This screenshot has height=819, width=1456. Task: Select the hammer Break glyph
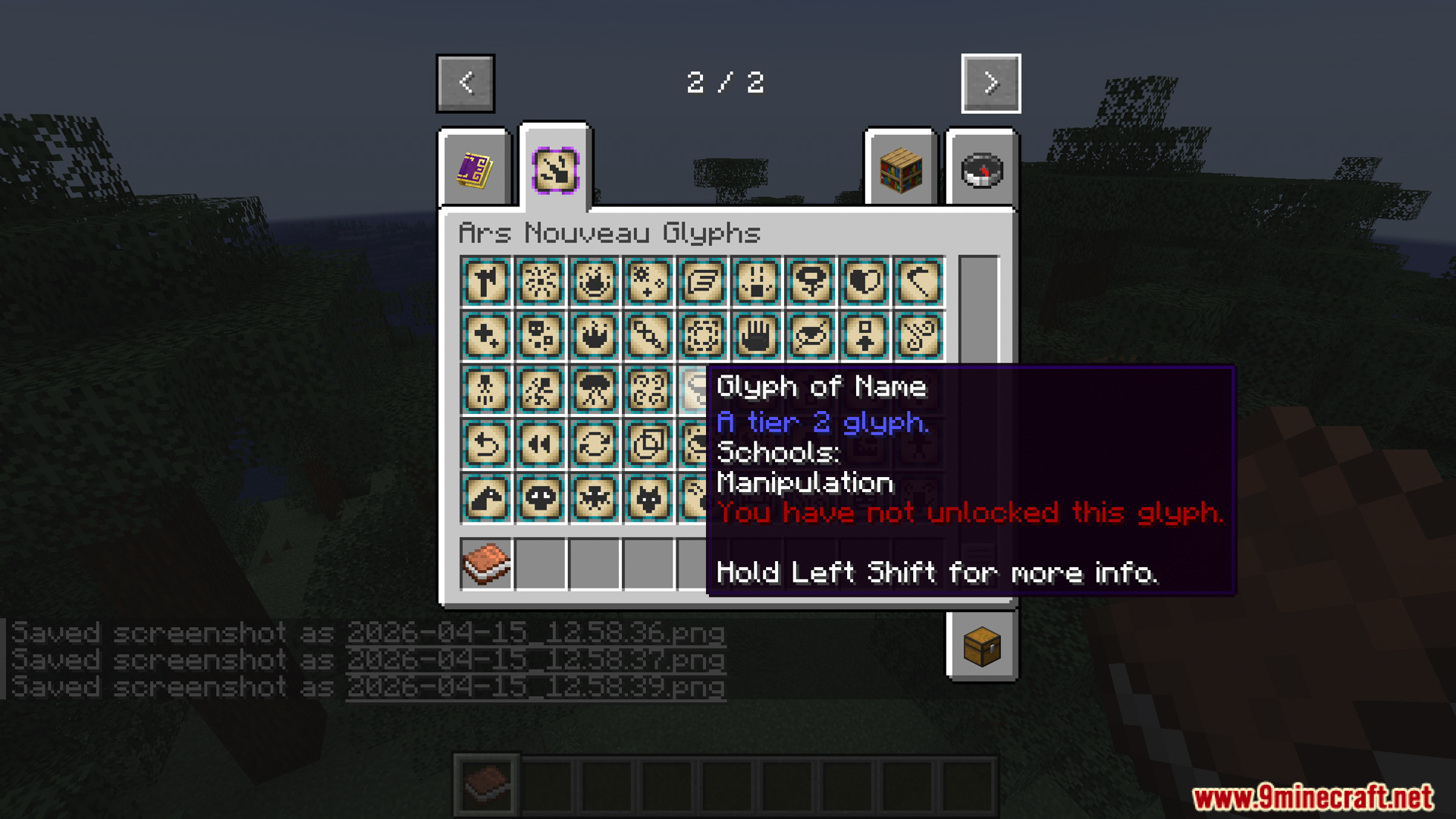point(485,281)
